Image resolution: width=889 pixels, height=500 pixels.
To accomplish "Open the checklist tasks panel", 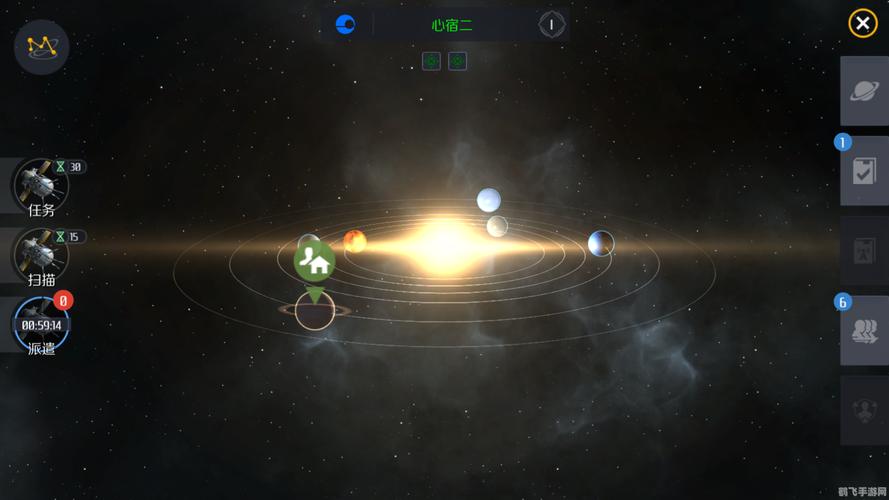I will [x=864, y=172].
